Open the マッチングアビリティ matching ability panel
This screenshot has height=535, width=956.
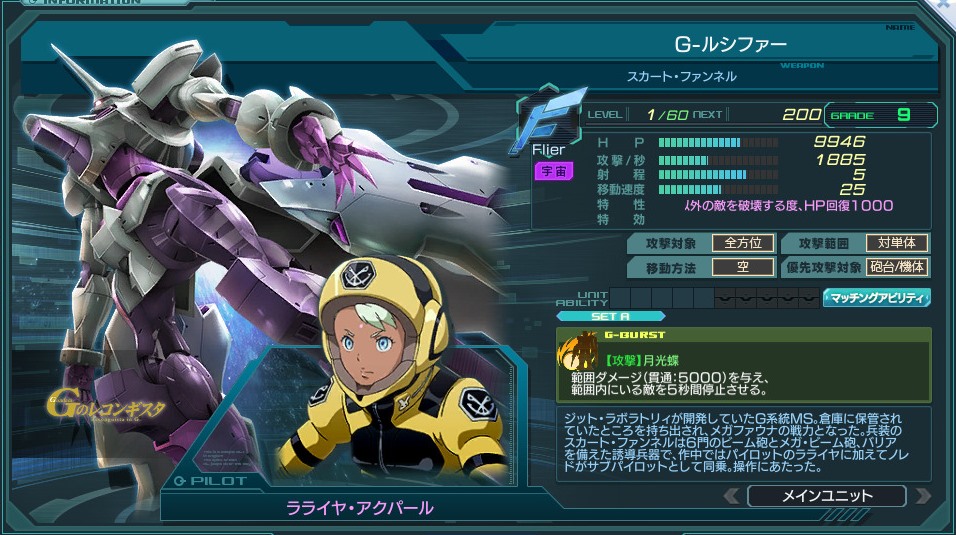876,297
